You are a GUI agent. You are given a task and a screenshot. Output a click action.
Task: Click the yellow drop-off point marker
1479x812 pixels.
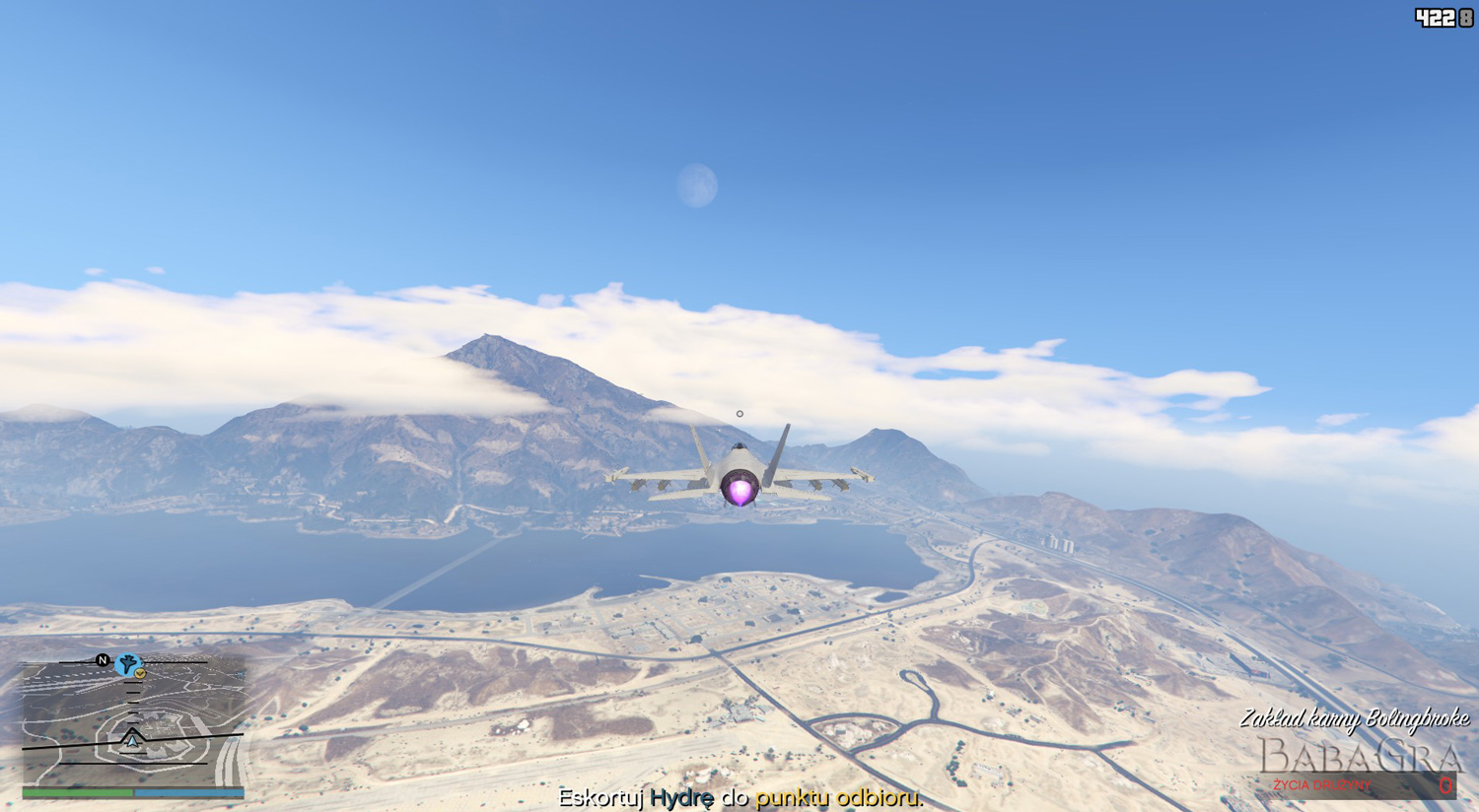(x=140, y=673)
